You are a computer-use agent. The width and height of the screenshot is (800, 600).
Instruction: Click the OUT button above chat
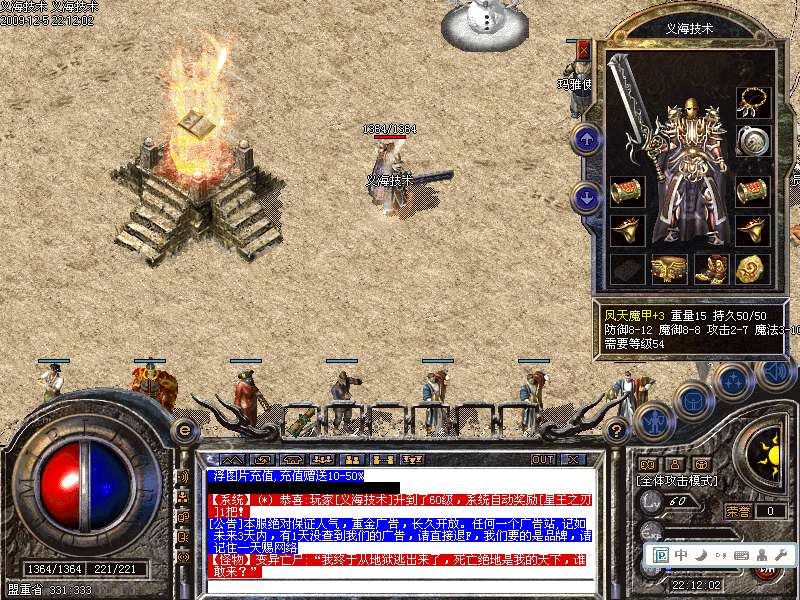[x=543, y=459]
